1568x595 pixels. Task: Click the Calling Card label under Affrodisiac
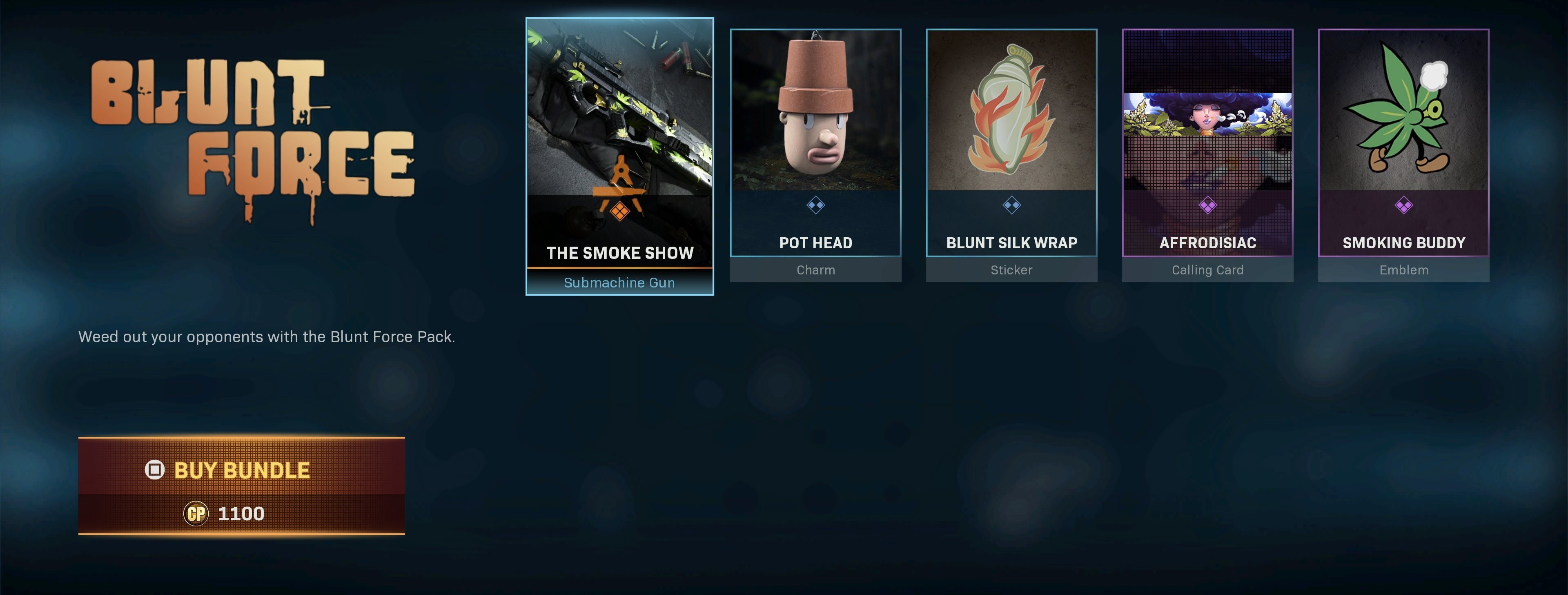click(1208, 270)
